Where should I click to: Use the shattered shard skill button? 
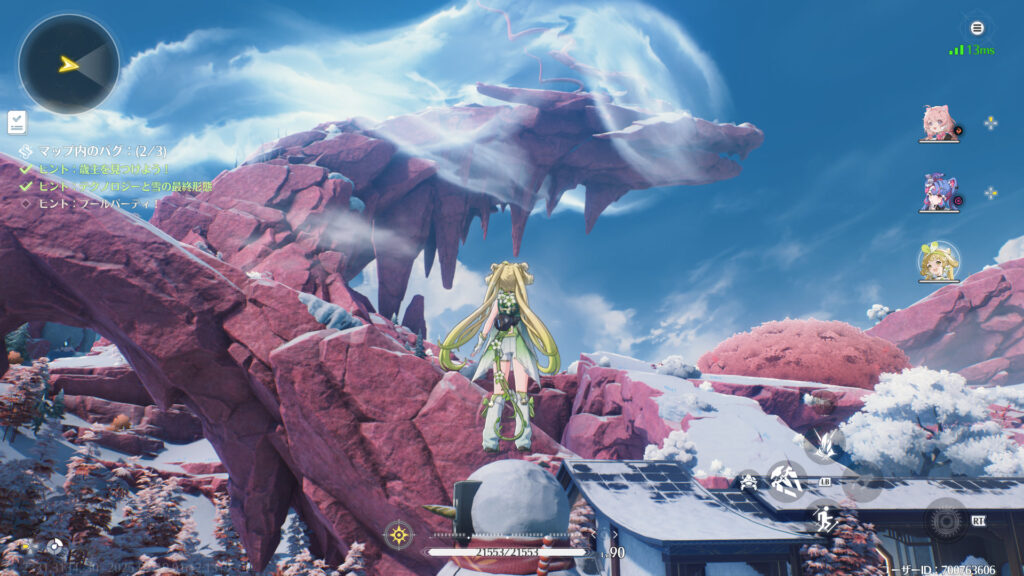coord(786,481)
